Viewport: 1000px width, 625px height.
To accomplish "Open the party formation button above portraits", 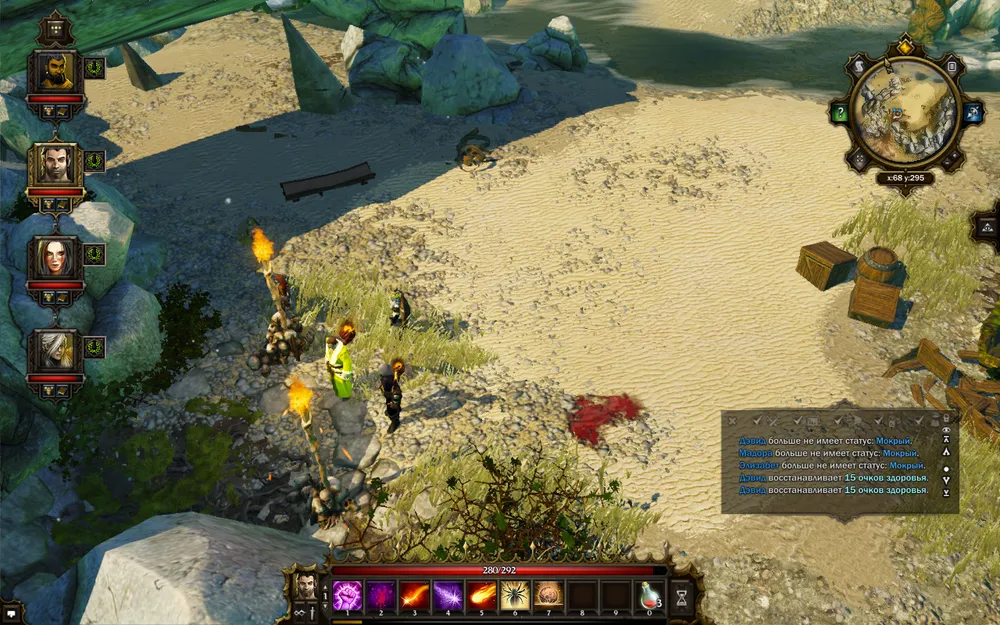I will [54, 27].
